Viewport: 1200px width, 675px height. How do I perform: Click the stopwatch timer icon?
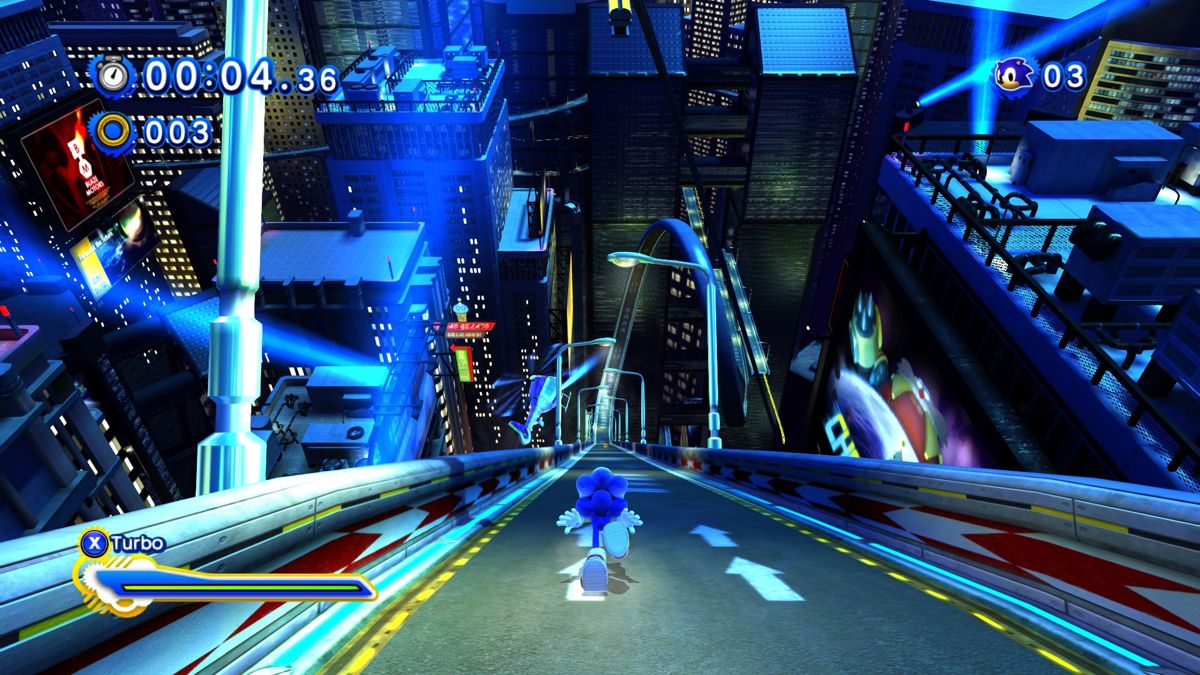click(114, 77)
